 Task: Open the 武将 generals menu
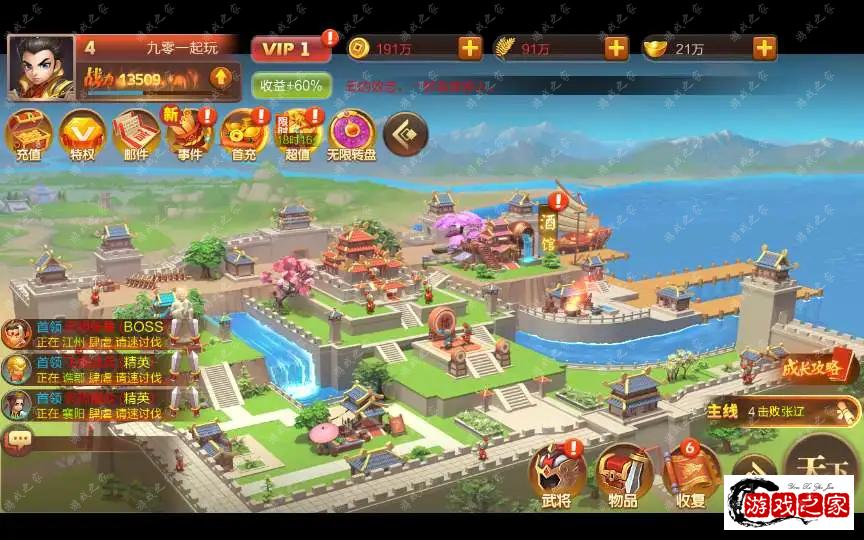(557, 475)
